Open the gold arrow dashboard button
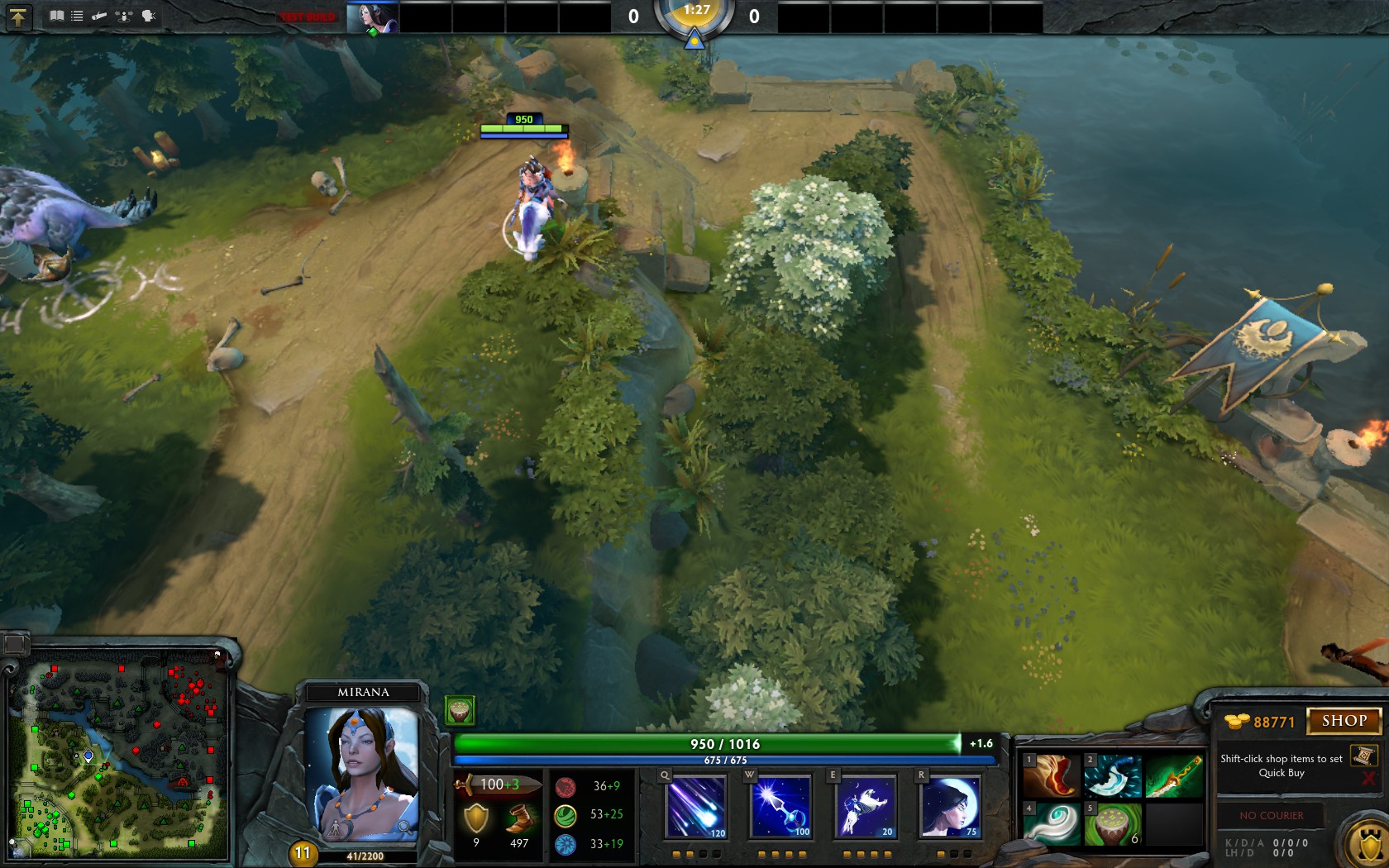Screen dimensions: 1389x868 pos(18,17)
